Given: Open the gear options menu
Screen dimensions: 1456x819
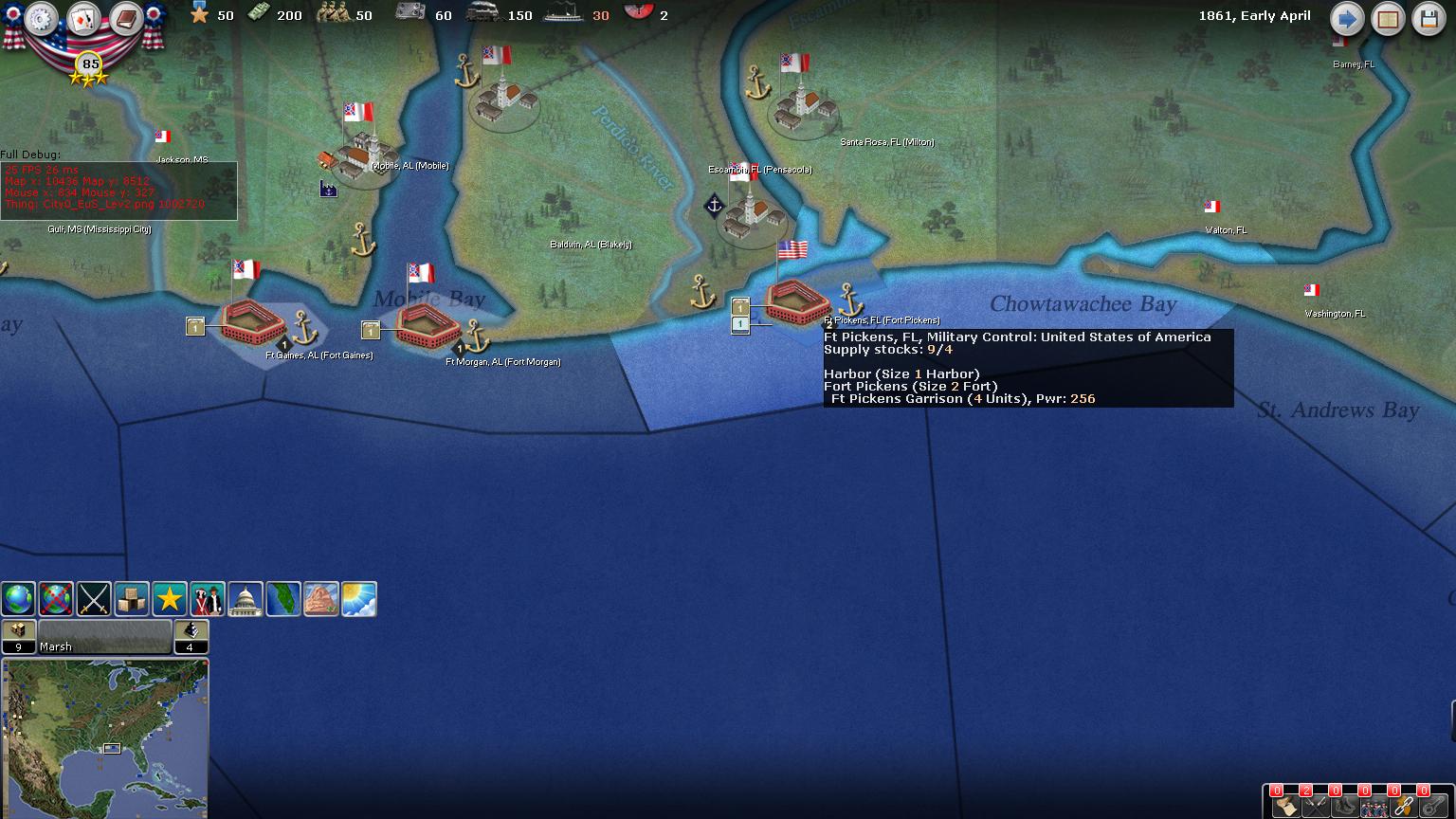Looking at the screenshot, I should coord(41,18).
